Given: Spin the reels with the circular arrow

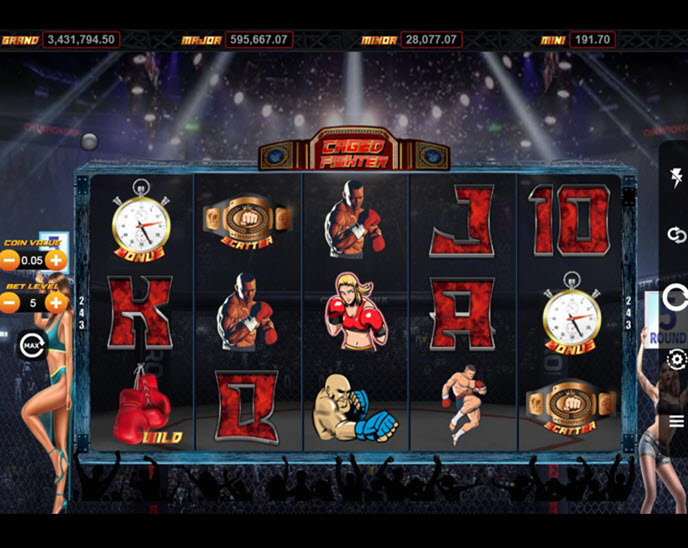Looking at the screenshot, I should (x=676, y=297).
